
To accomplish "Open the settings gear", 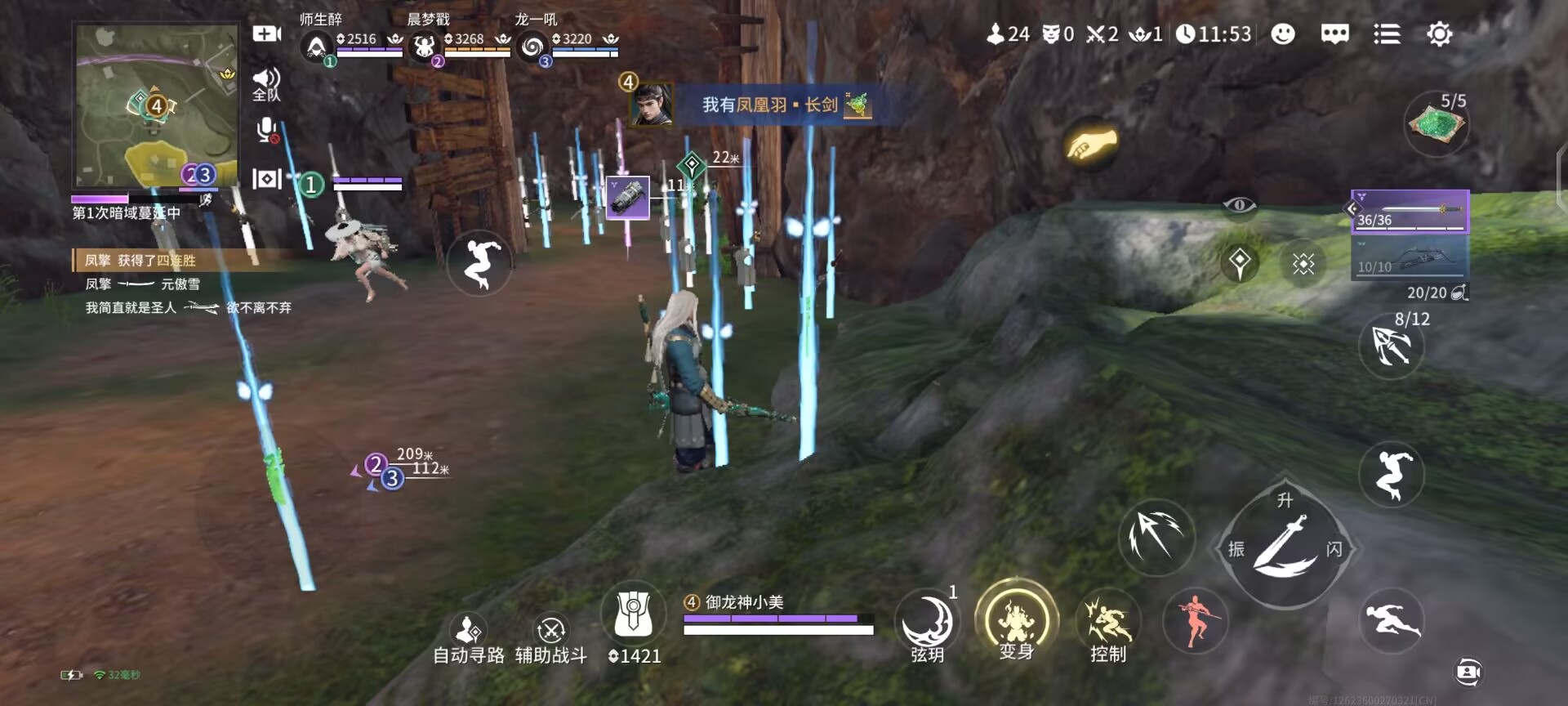I will click(x=1439, y=34).
